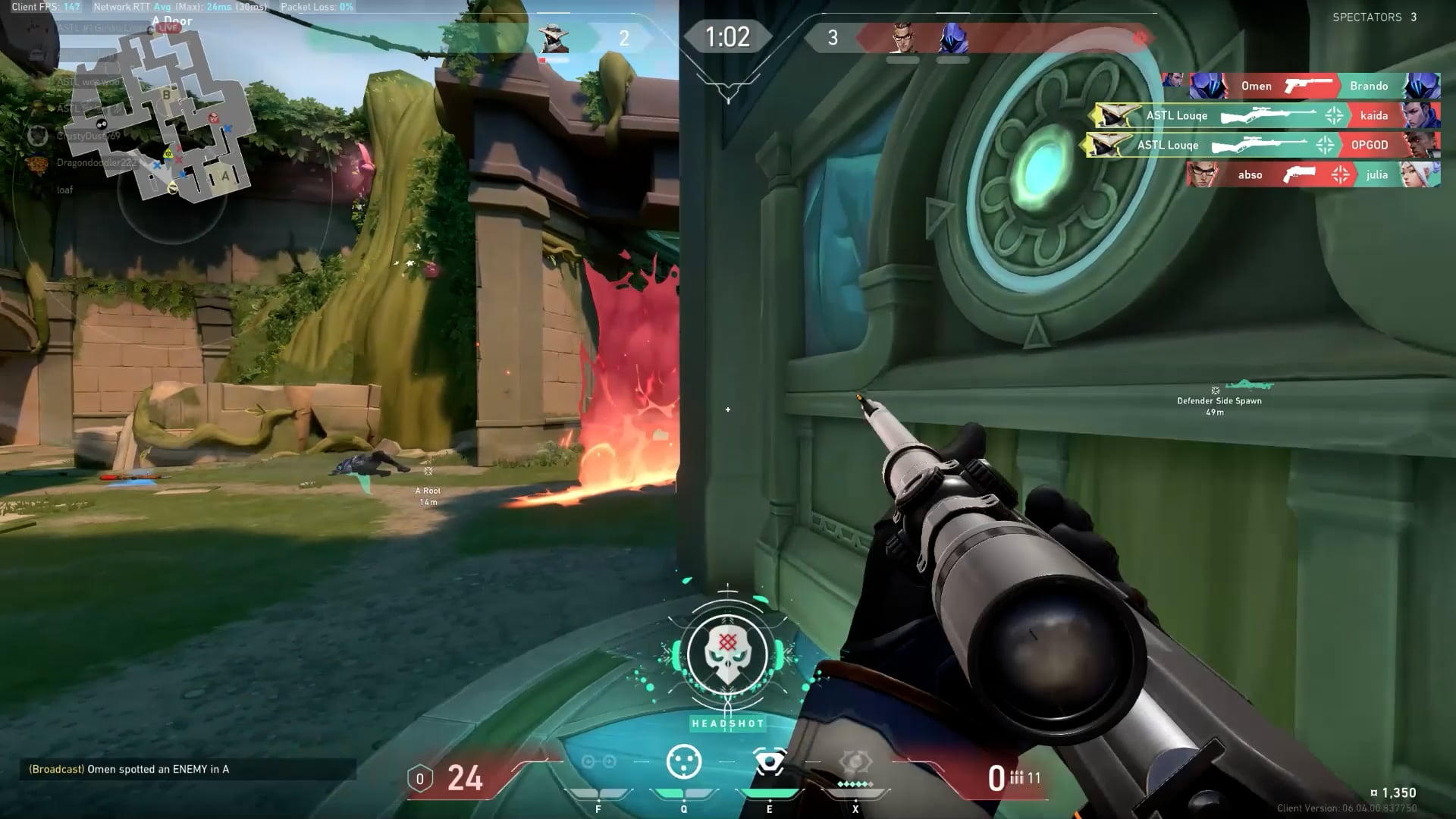The width and height of the screenshot is (1456, 819).
Task: Click the Defender Side Spawn ping marker
Action: point(1216,391)
